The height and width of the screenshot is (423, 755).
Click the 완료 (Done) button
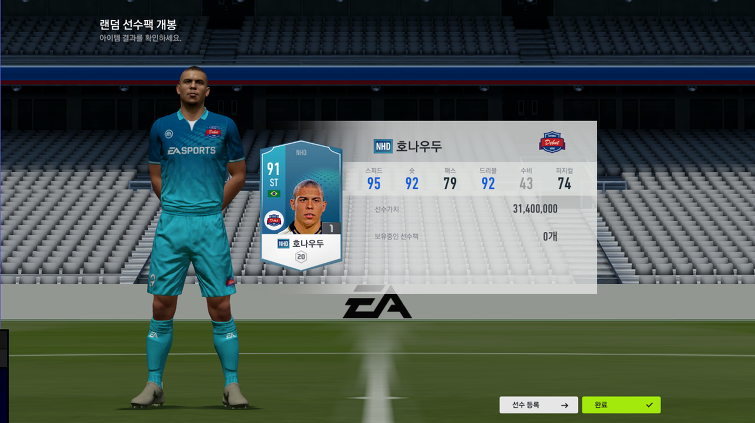(621, 405)
